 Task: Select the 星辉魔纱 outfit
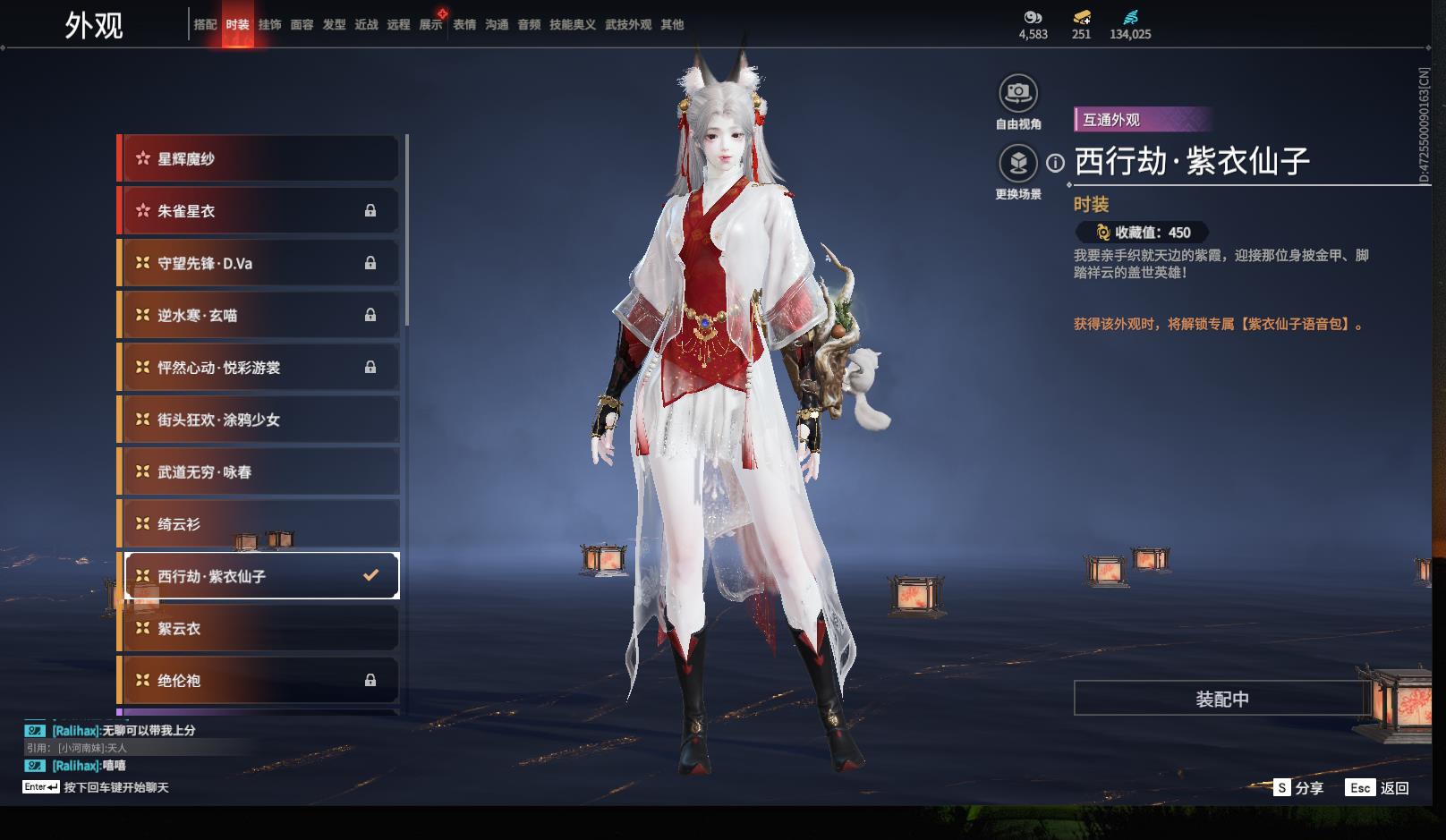coord(259,159)
